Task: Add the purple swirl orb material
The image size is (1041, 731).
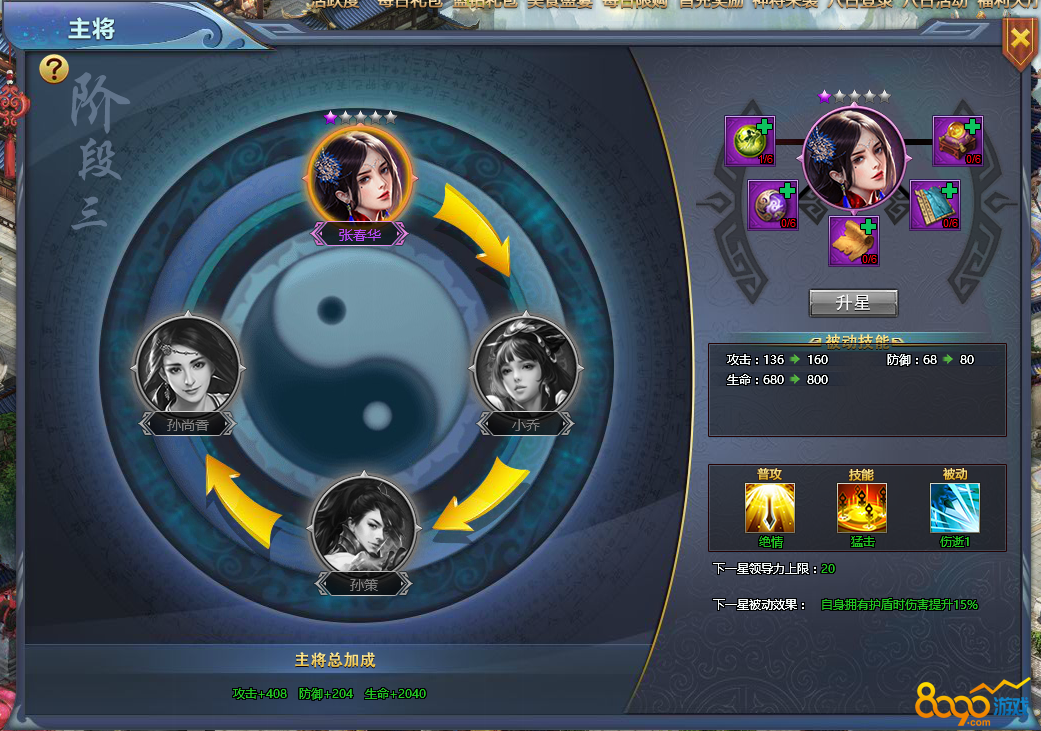Action: 772,205
